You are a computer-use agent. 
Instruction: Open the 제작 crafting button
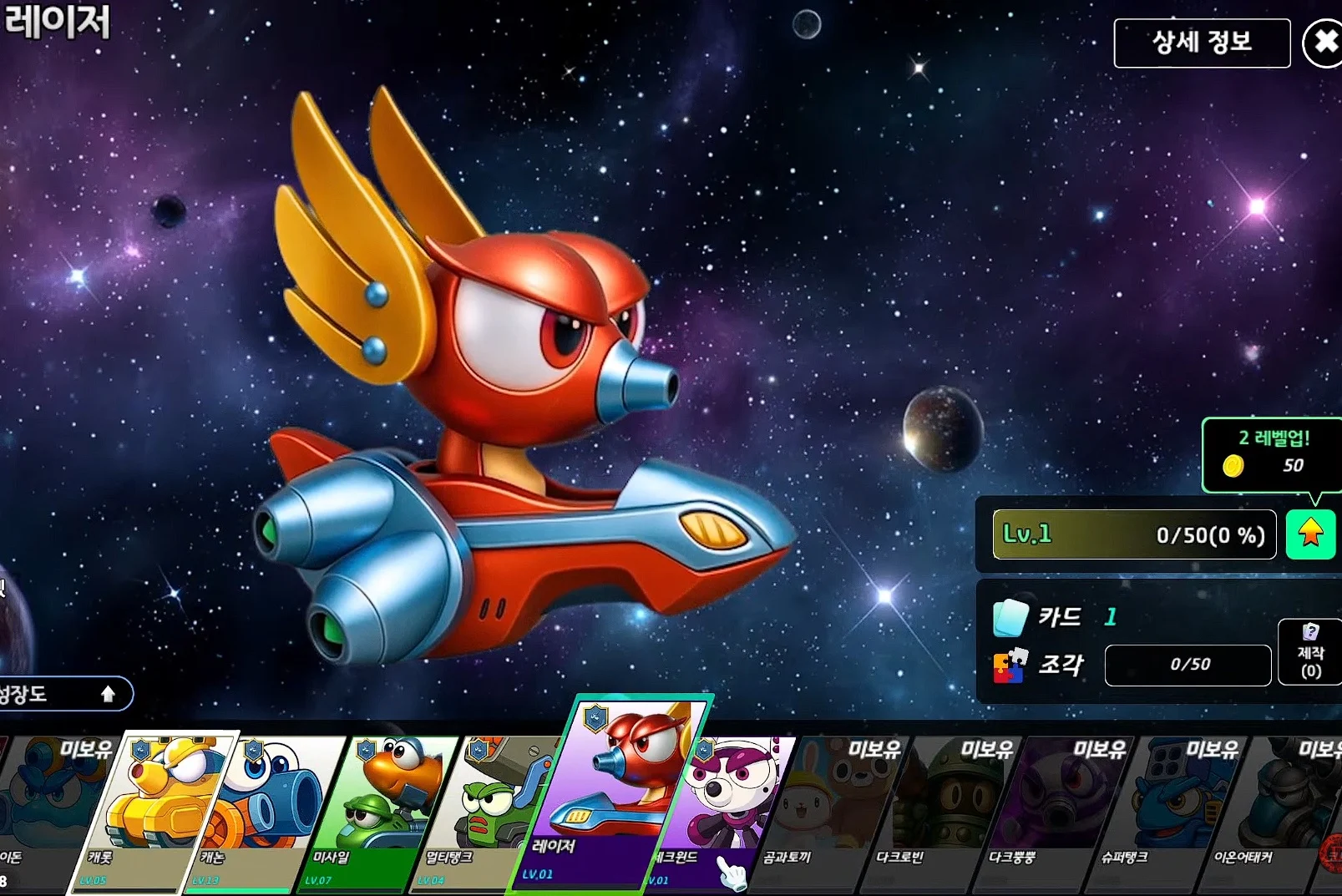point(1309,652)
